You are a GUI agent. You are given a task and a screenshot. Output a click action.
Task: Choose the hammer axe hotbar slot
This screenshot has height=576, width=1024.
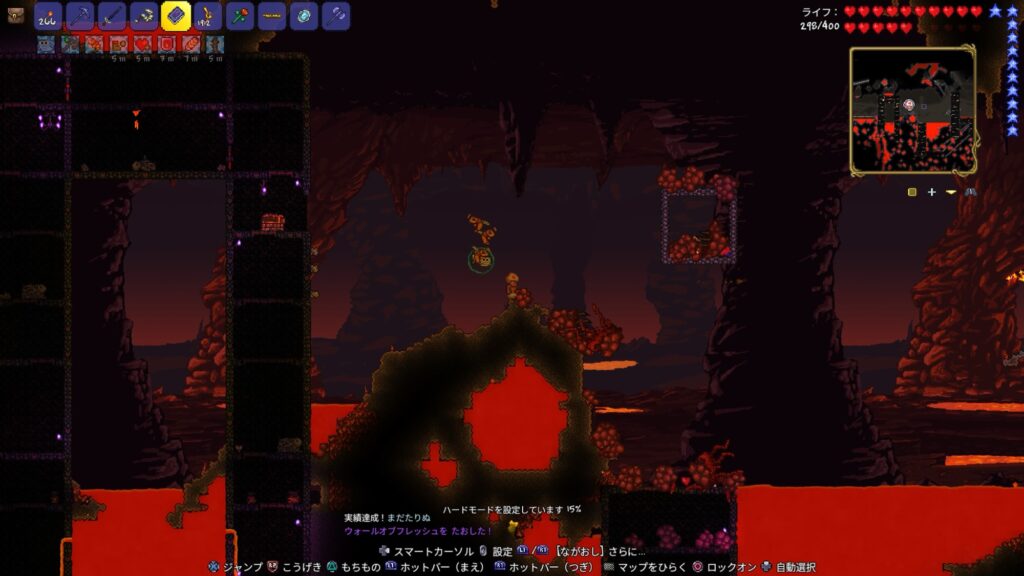pos(336,16)
